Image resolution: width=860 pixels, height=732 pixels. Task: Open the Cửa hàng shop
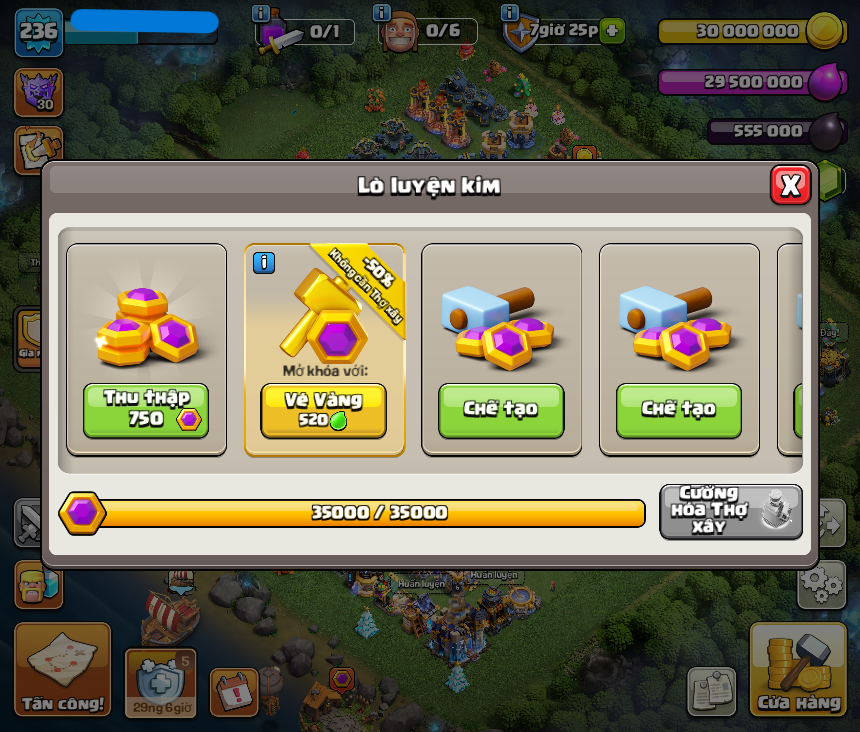tap(798, 669)
